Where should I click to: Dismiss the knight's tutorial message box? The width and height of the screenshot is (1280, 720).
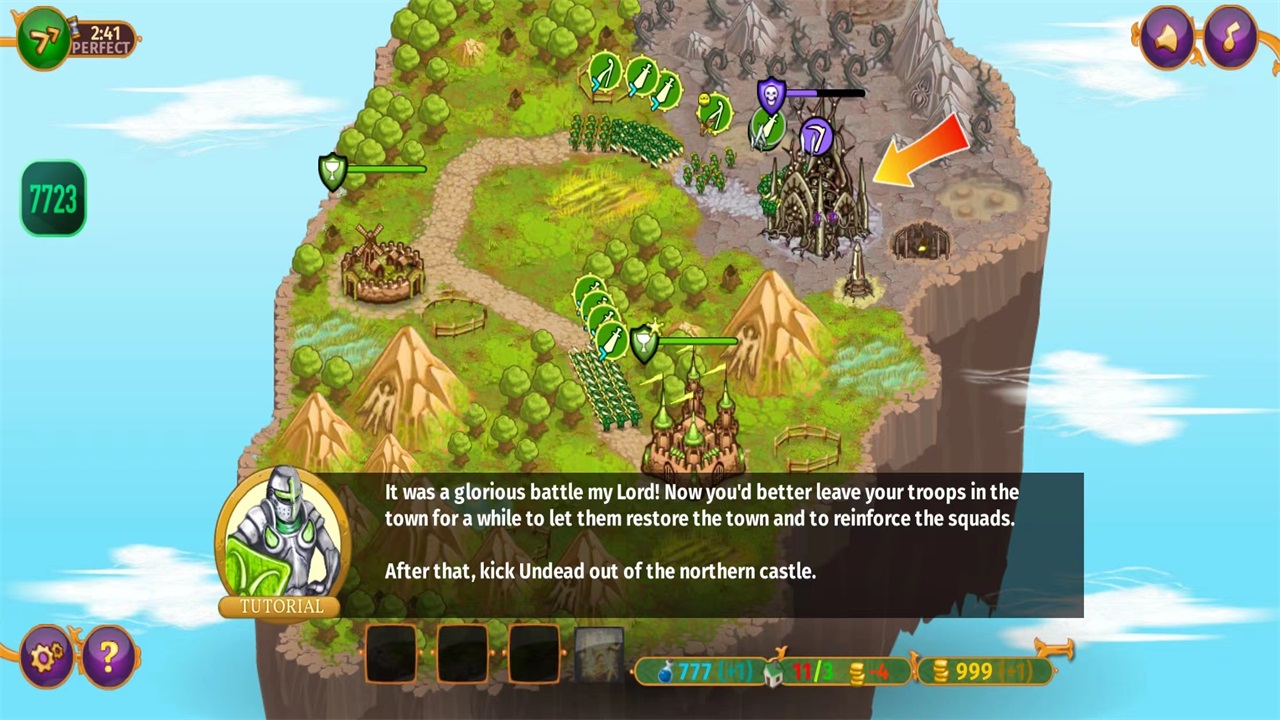point(700,545)
